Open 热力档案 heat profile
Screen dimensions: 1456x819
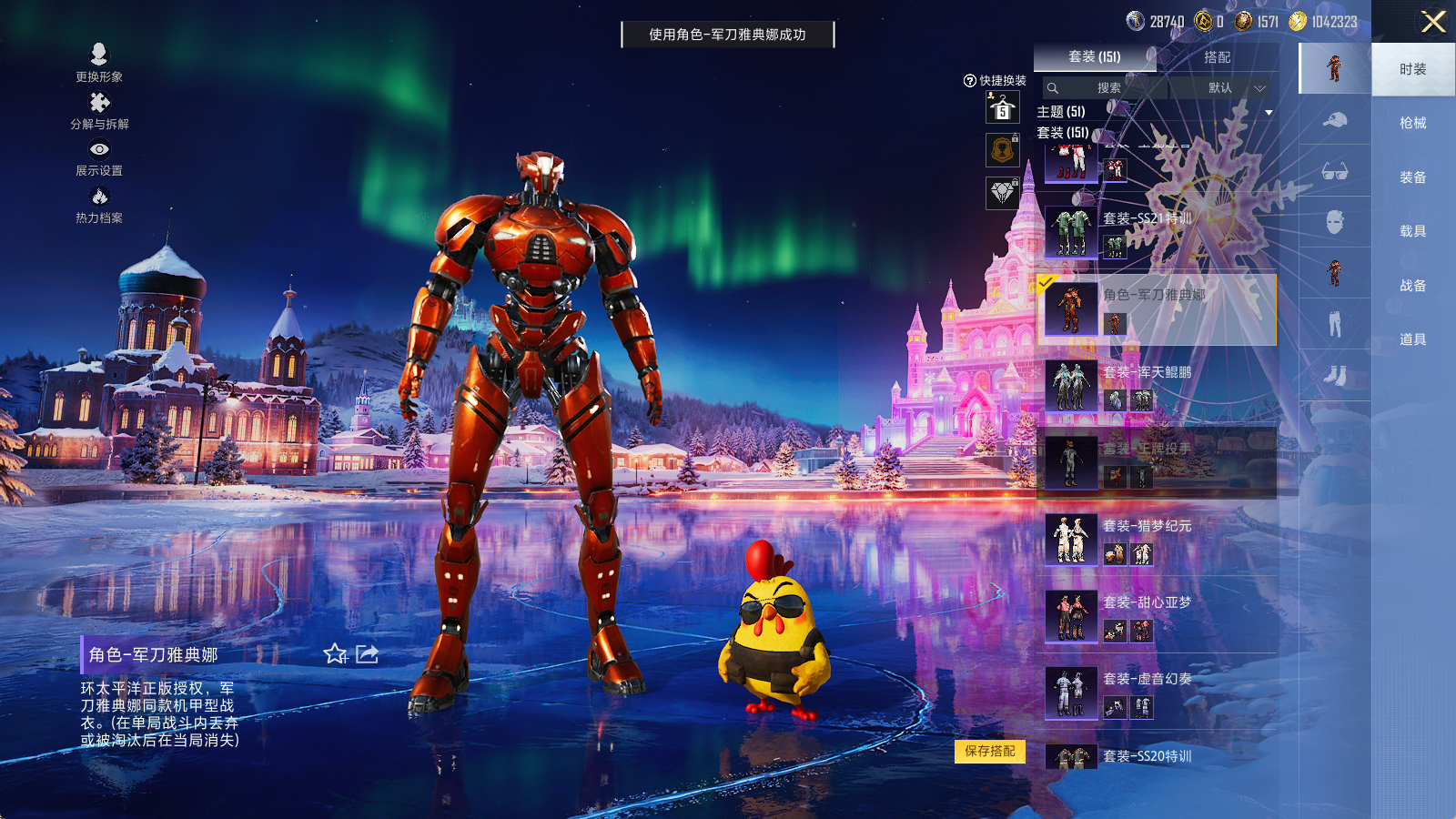click(x=99, y=205)
